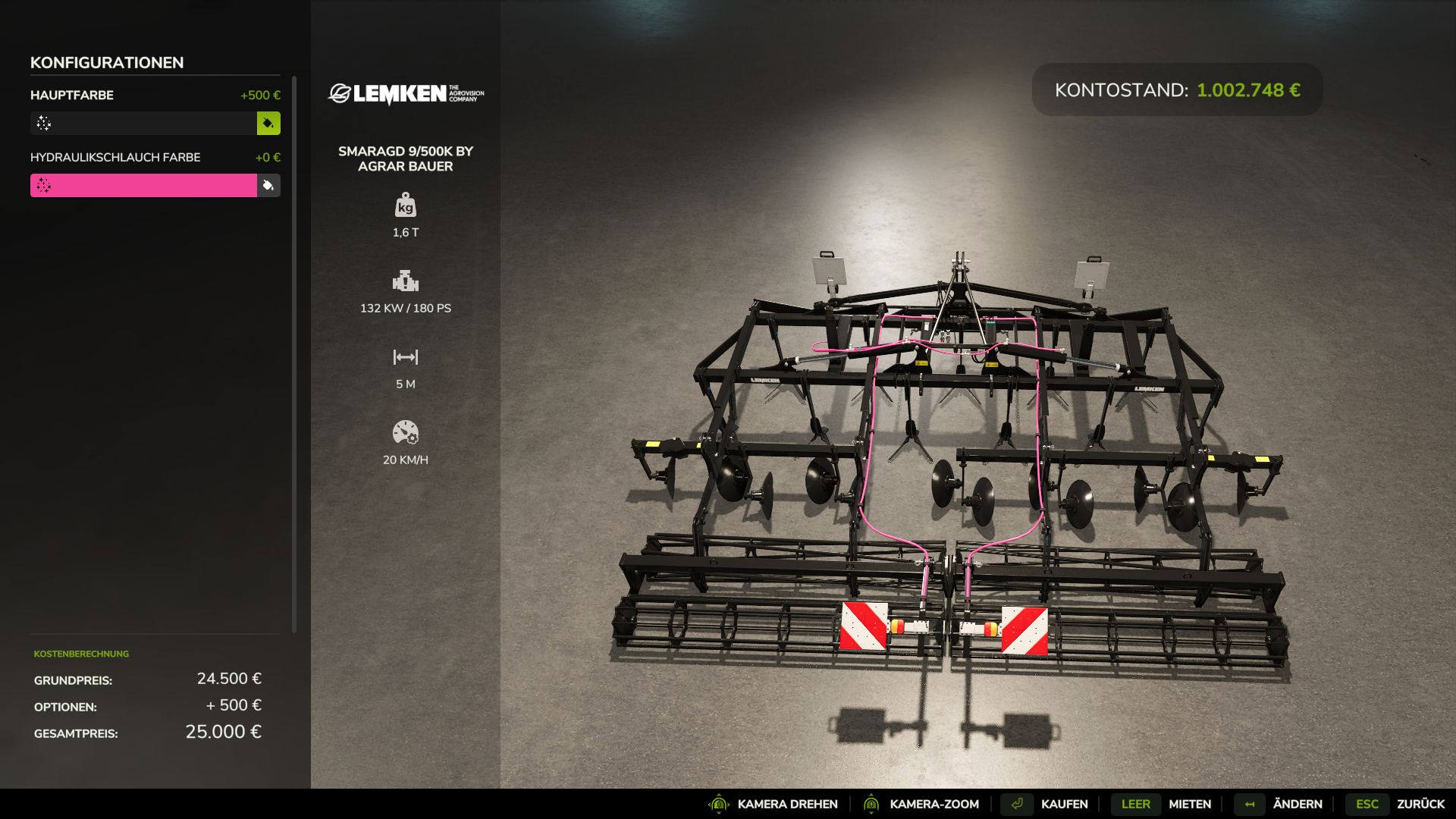Click the Zurück button
The width and height of the screenshot is (1456, 819).
1426,804
